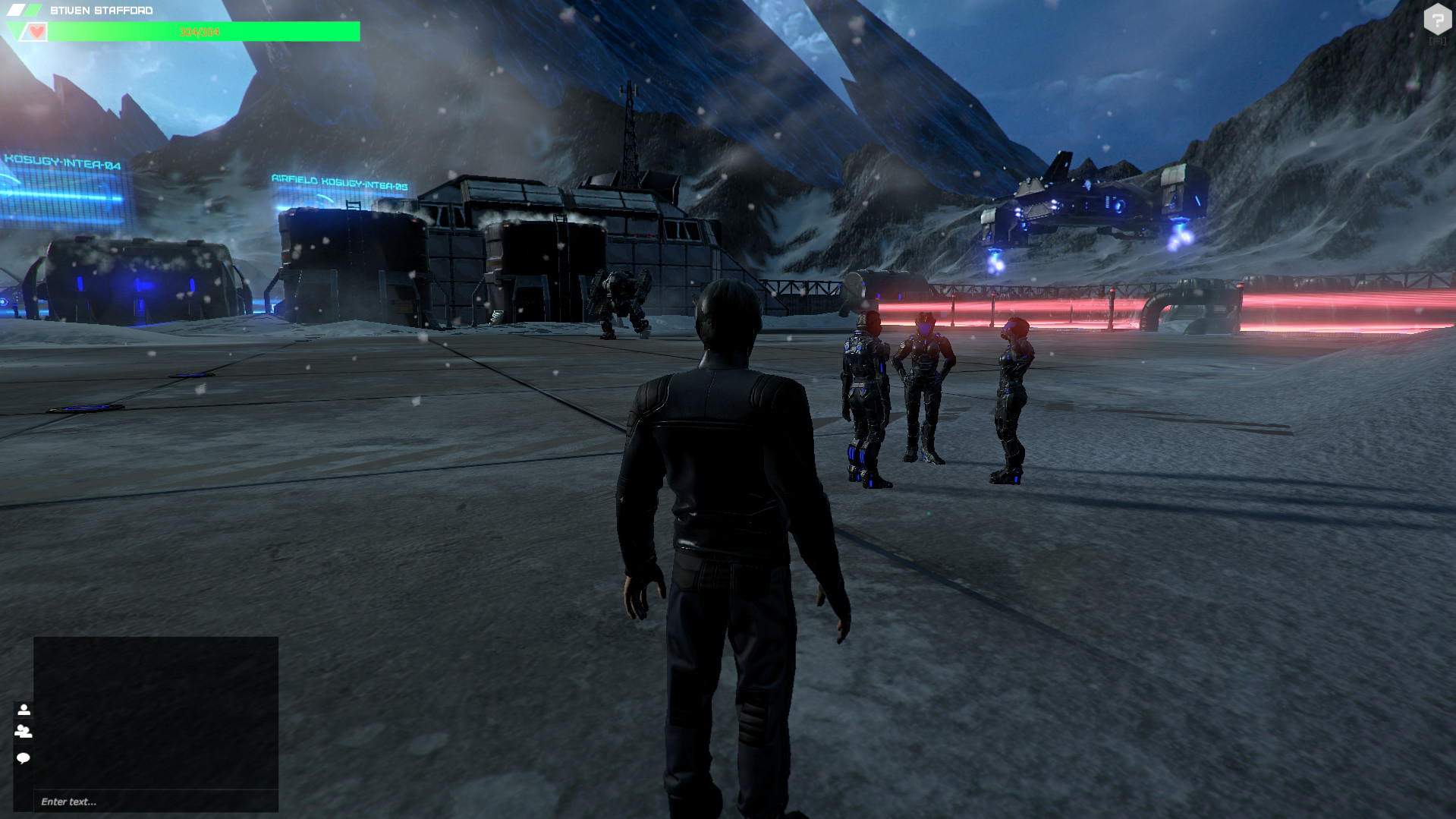Click the Enter text chat input field
1456x819 pixels.
[x=152, y=800]
